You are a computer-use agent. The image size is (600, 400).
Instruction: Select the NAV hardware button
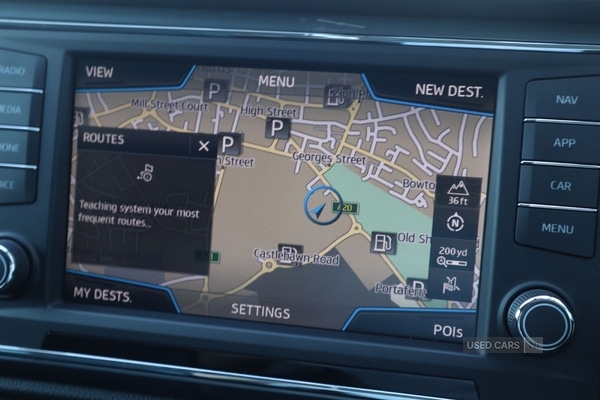click(x=565, y=99)
